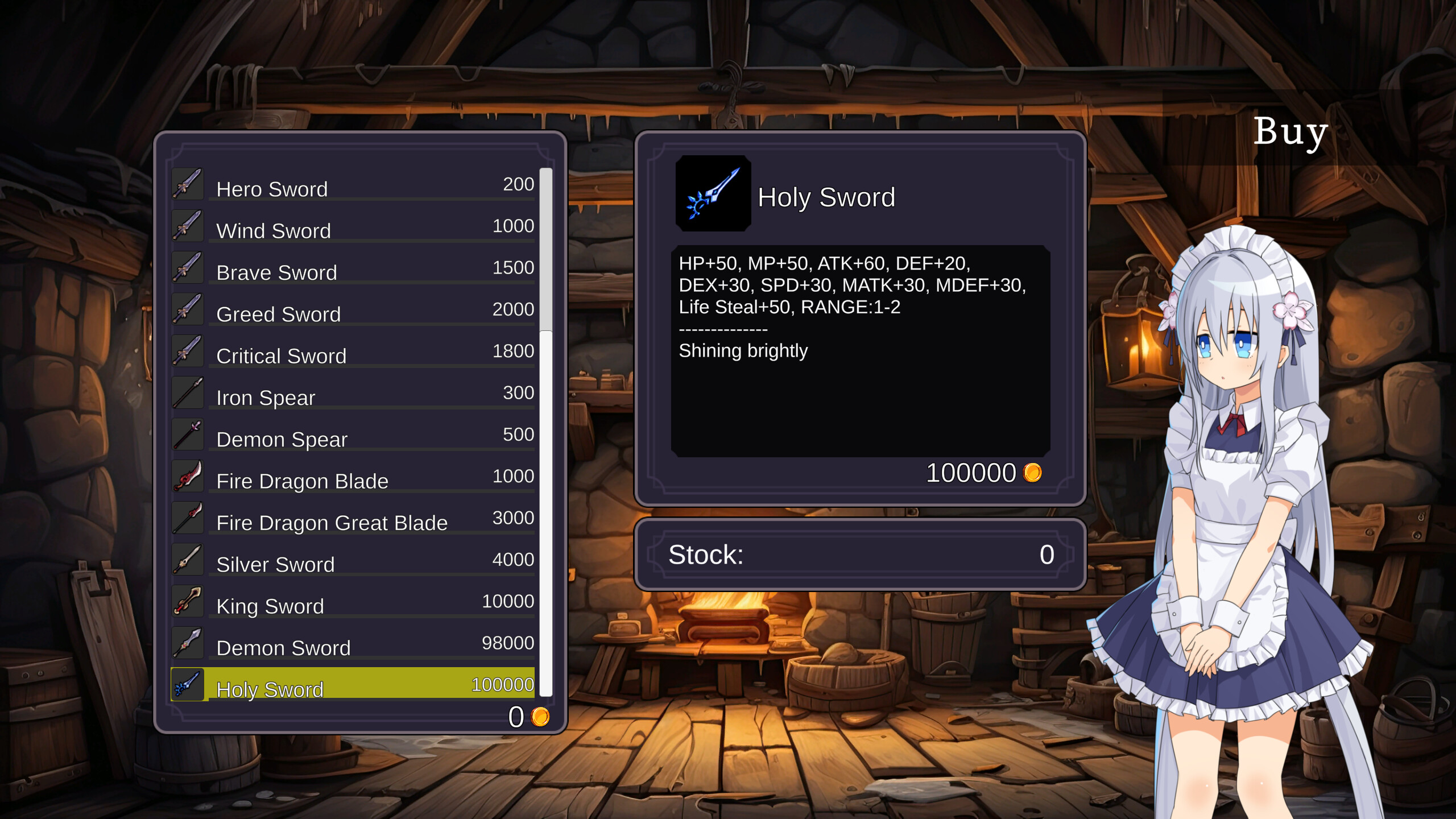Click the King Sword weapon icon
The image size is (1456, 819).
[x=188, y=601]
